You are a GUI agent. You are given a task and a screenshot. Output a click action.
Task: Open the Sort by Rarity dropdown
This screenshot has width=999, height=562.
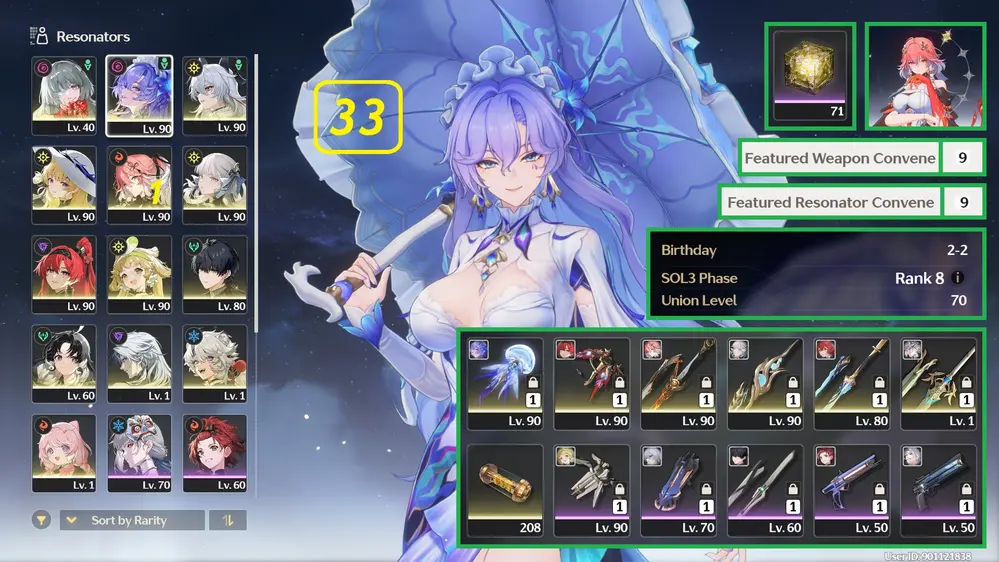pos(132,520)
